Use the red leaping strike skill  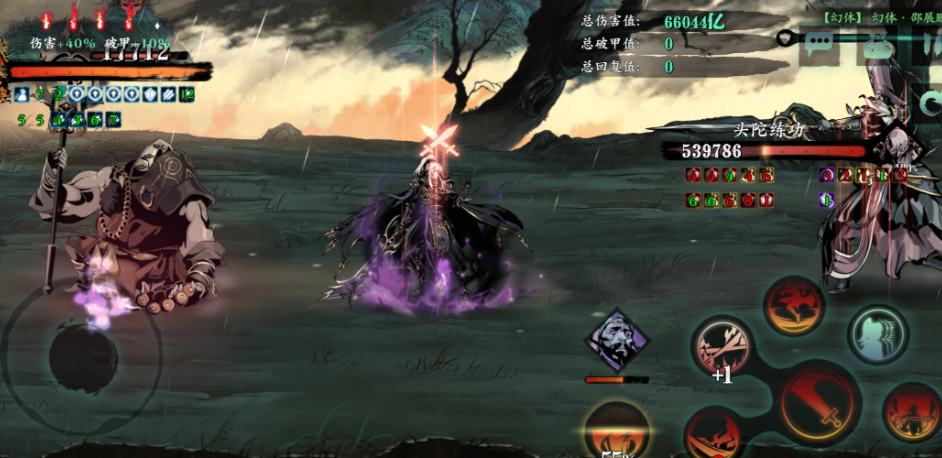tap(794, 306)
